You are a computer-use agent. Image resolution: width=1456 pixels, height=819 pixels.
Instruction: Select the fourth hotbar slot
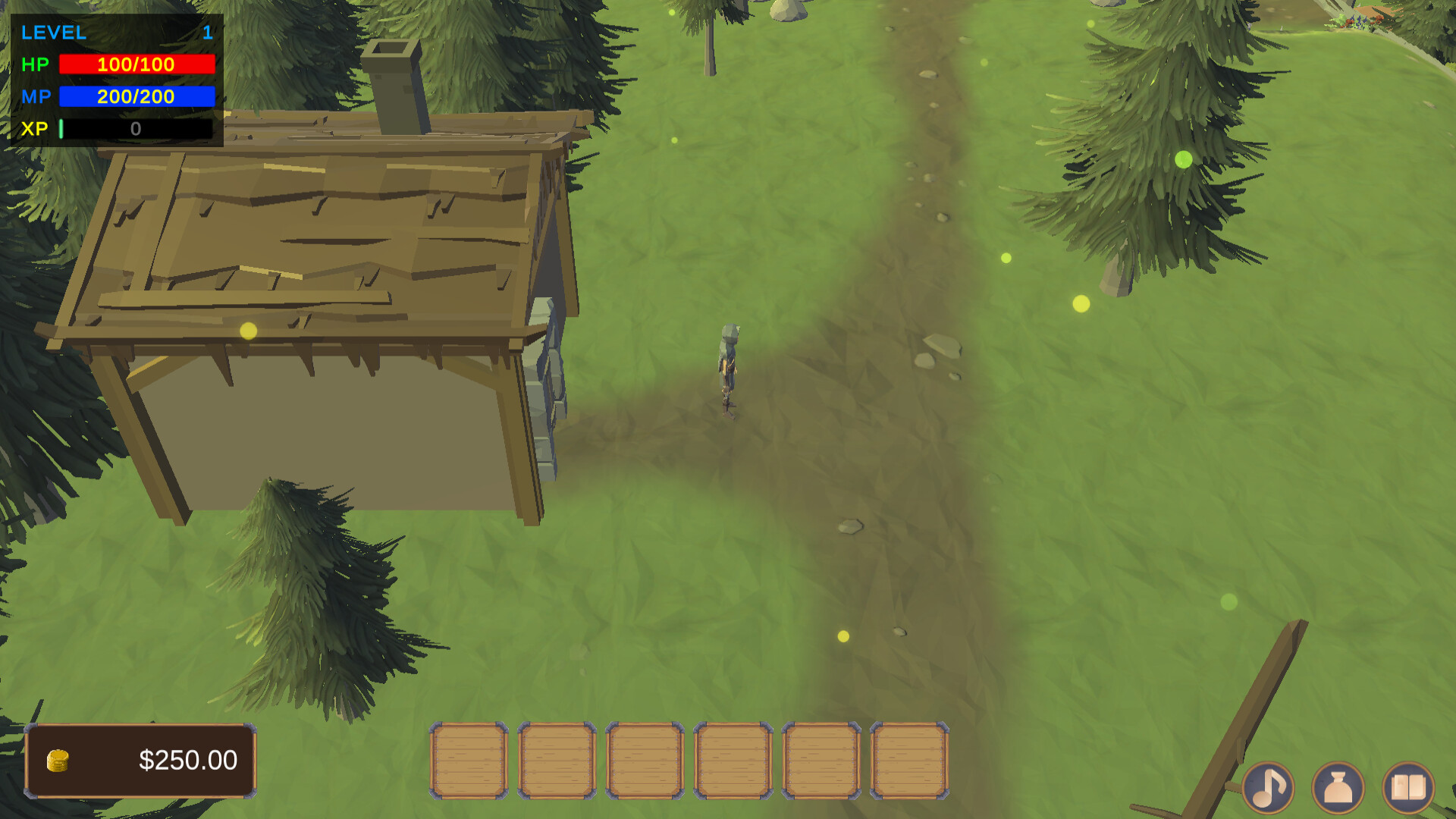(732, 760)
